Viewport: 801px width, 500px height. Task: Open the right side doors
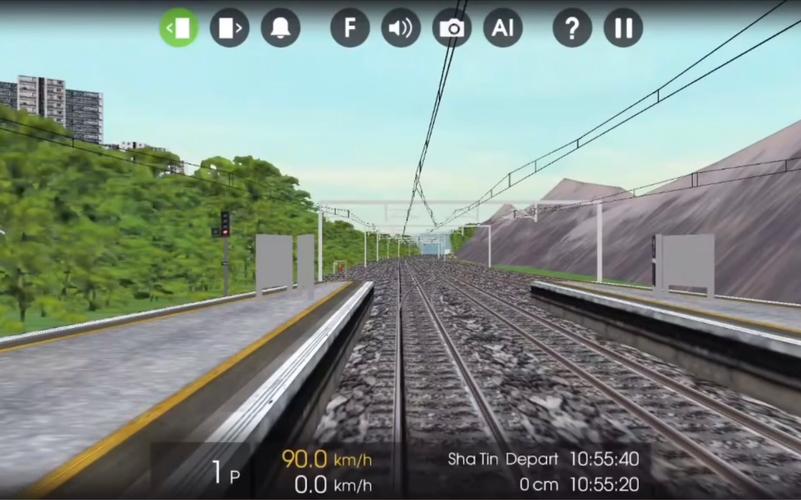pyautogui.click(x=229, y=28)
